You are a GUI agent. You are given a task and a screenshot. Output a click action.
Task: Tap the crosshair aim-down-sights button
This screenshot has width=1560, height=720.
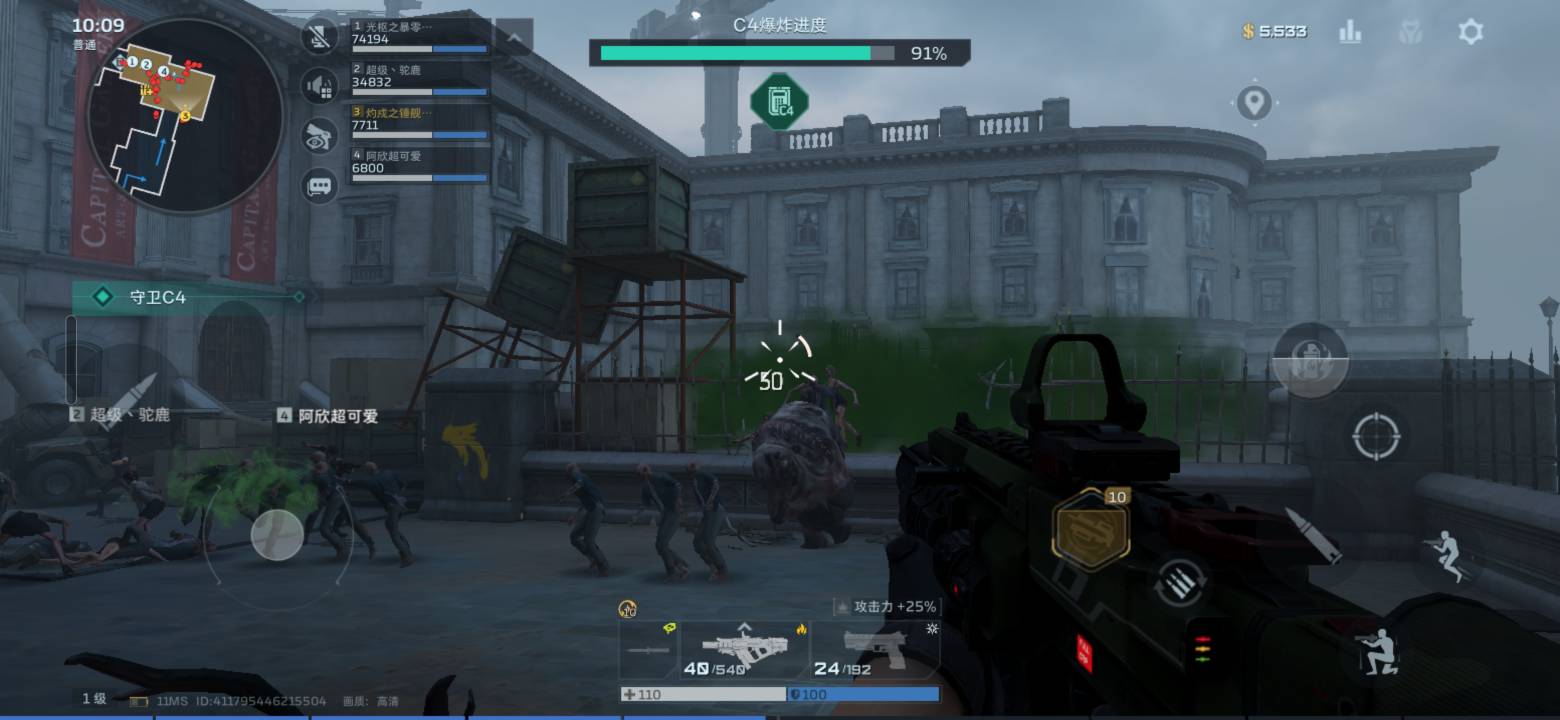pos(1376,436)
